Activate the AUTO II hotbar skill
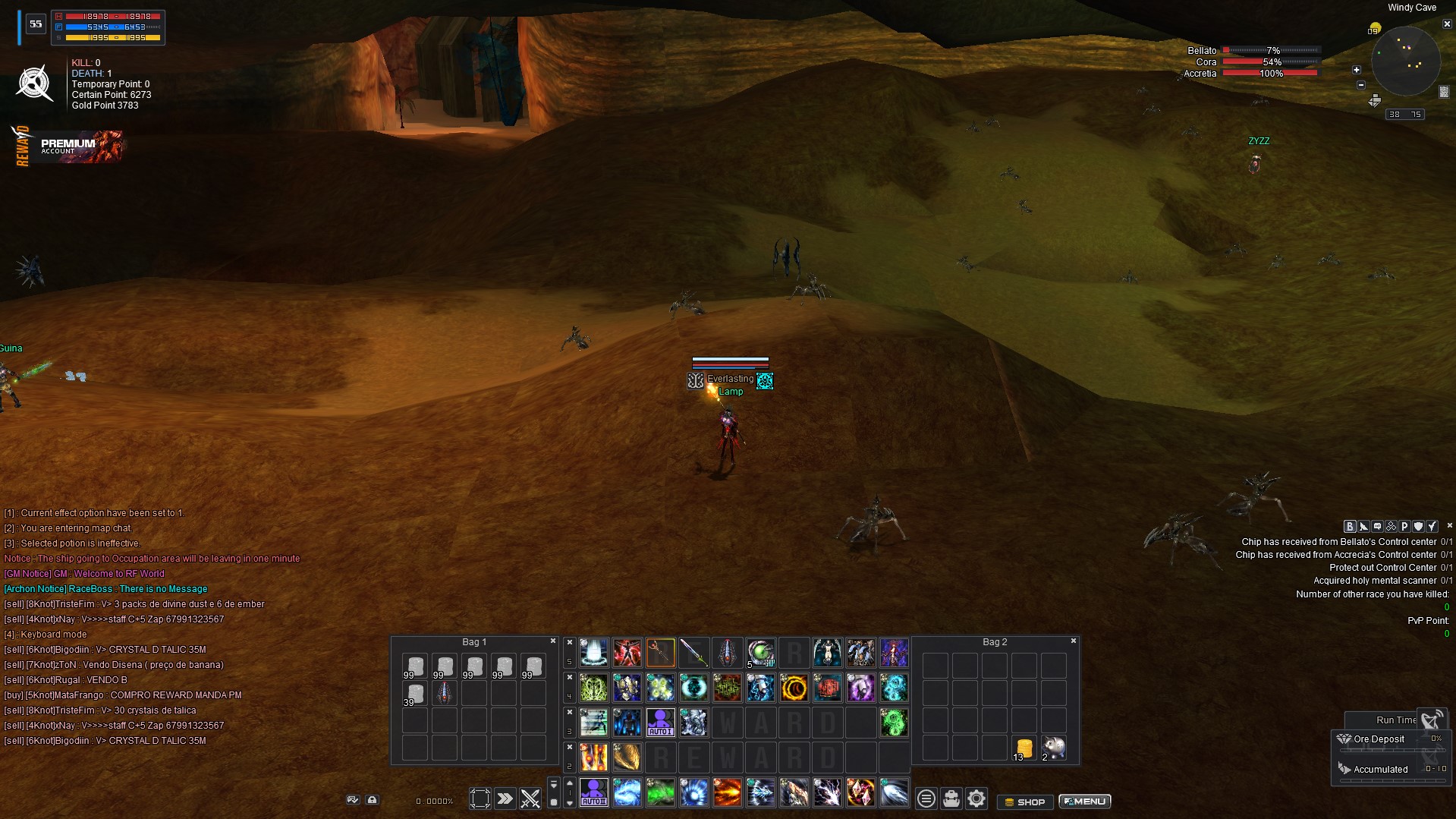Image resolution: width=1456 pixels, height=819 pixels. (x=593, y=793)
